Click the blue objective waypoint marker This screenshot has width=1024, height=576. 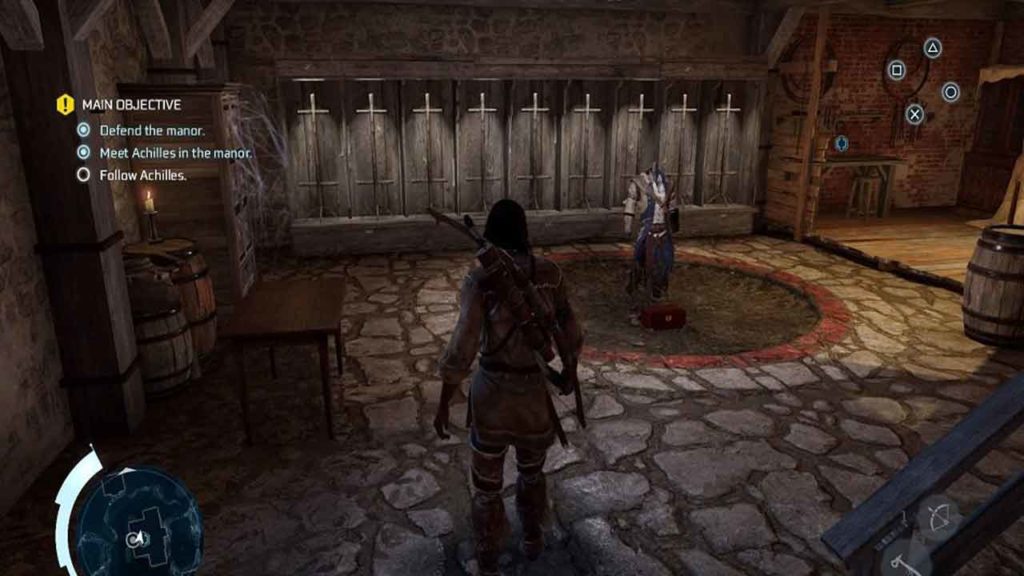pyautogui.click(x=841, y=144)
